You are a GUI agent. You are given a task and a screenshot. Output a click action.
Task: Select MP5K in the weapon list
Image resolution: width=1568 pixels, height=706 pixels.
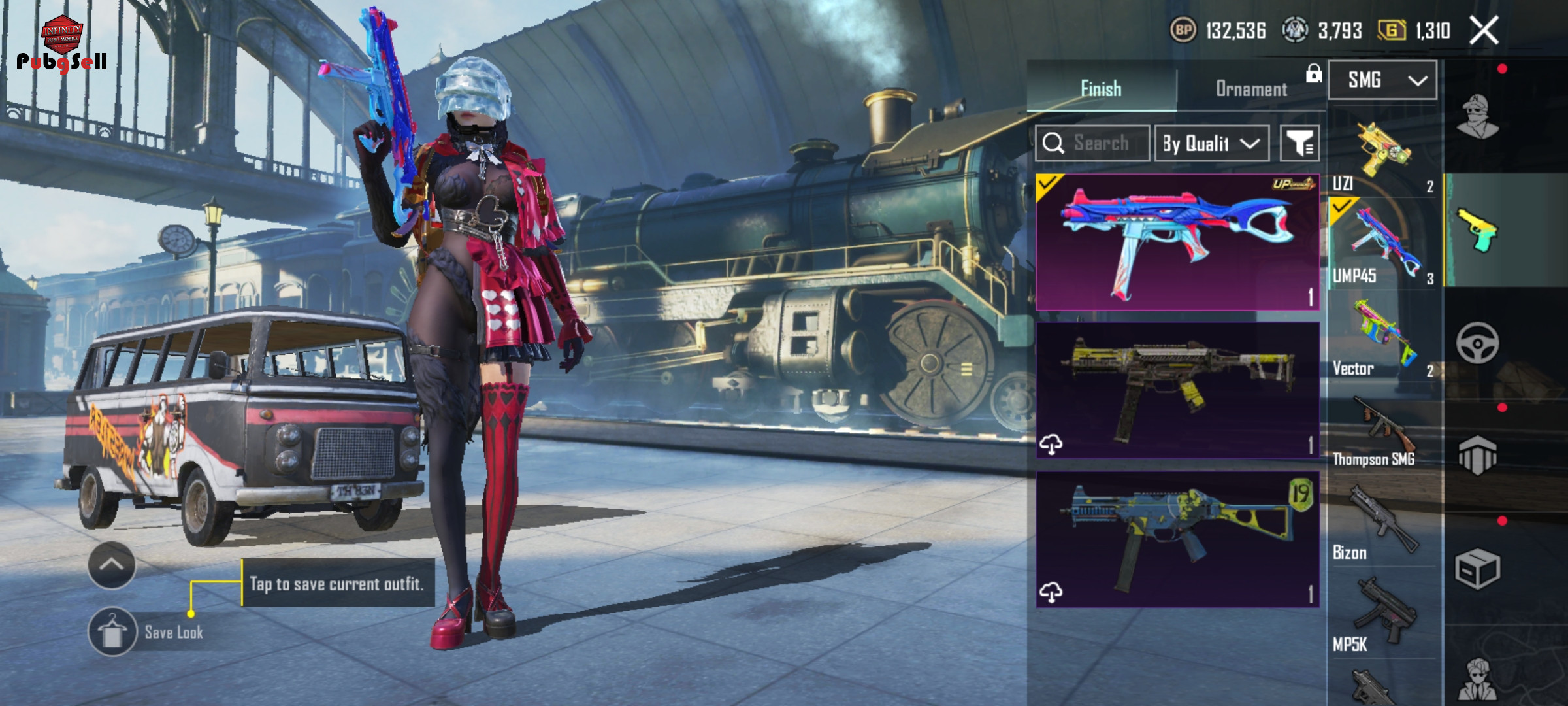click(1382, 616)
